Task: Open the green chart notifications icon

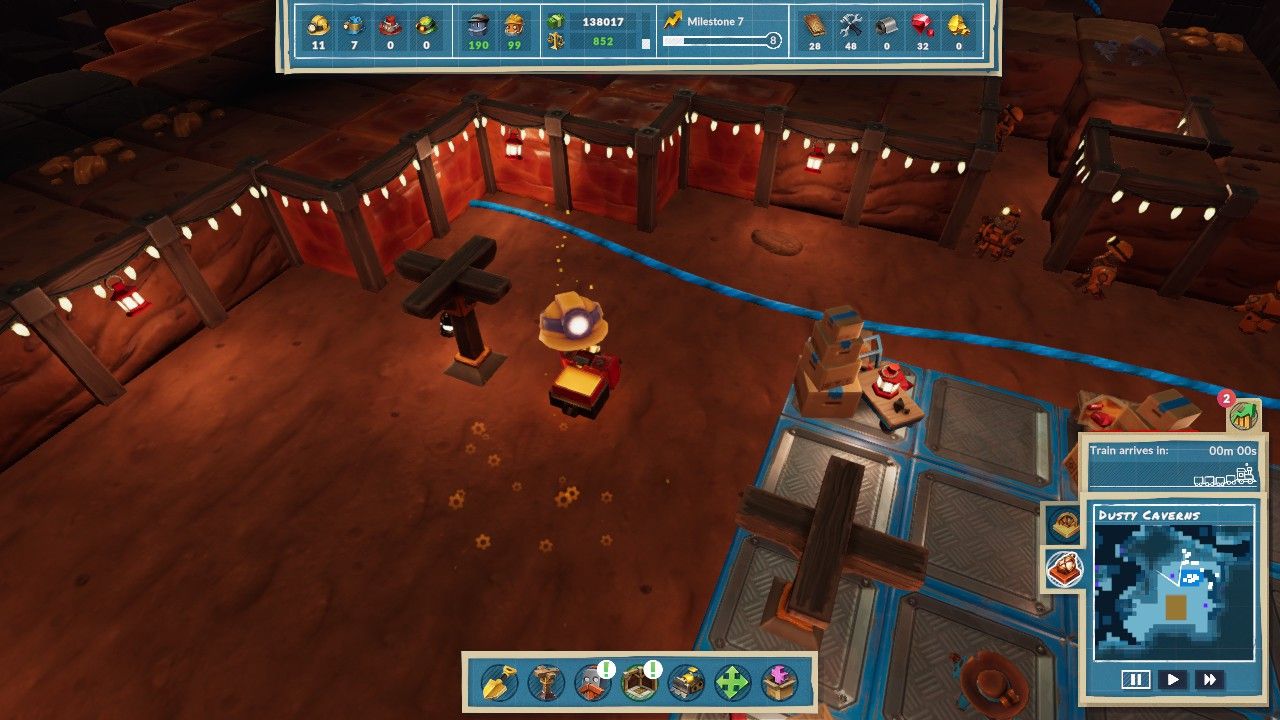Action: [1244, 414]
